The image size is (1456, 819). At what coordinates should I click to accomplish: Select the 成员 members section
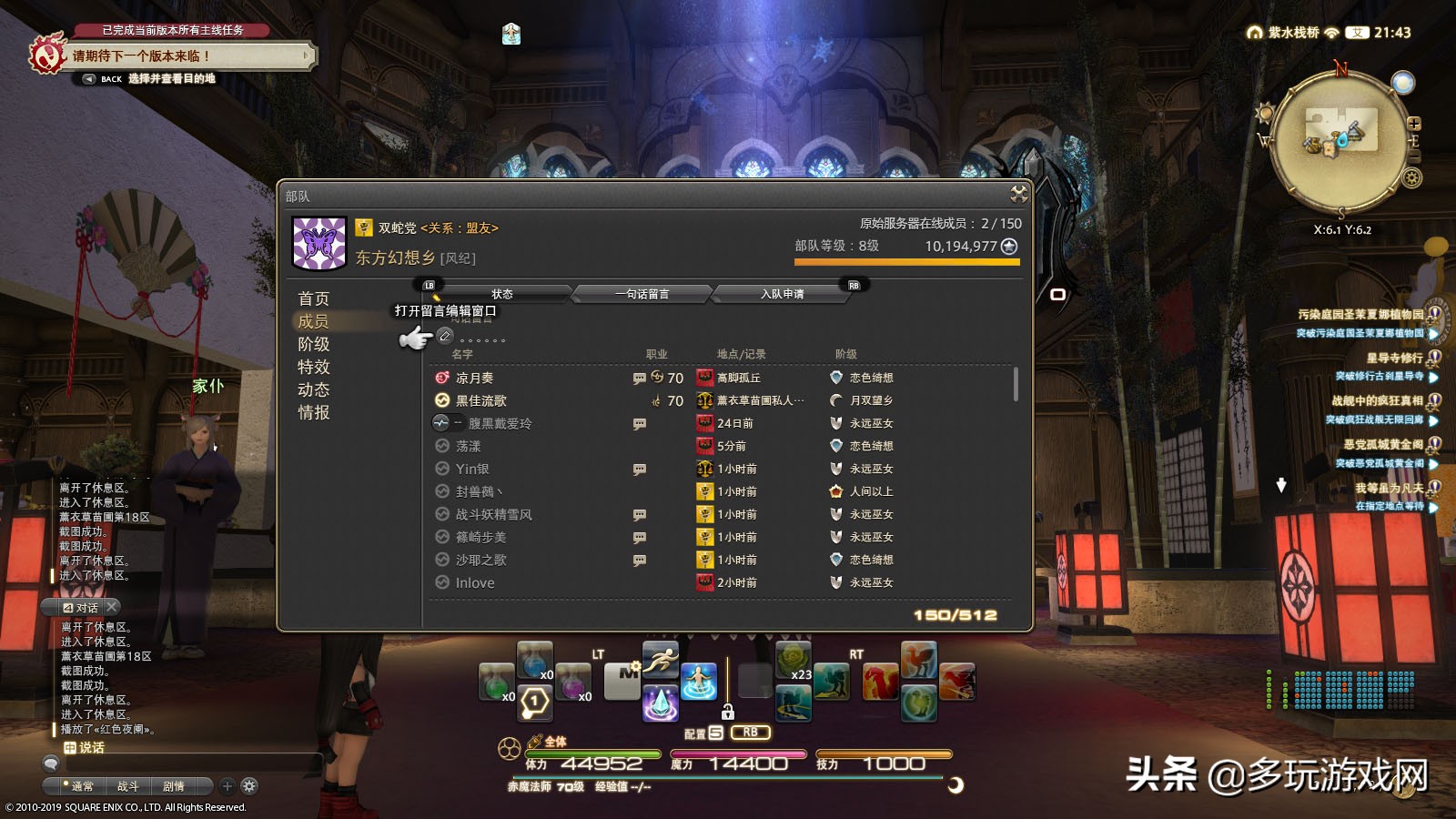pyautogui.click(x=314, y=321)
